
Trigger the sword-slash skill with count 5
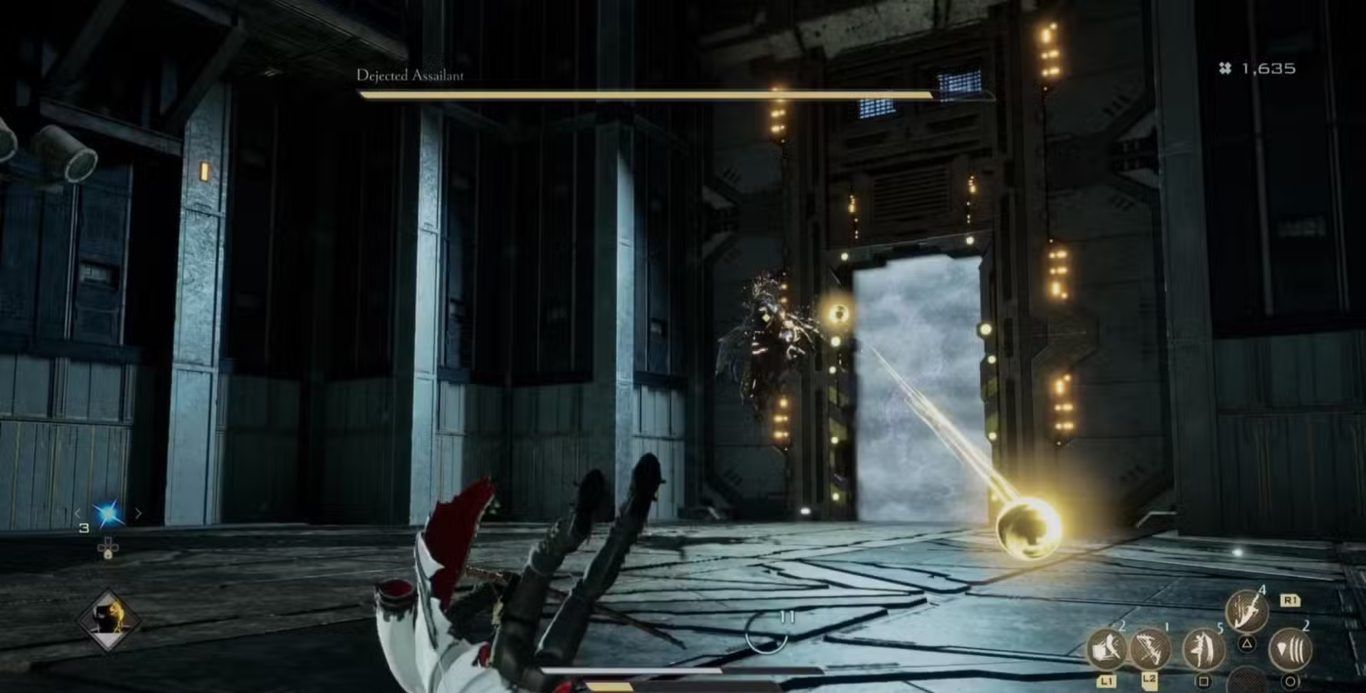(x=1203, y=649)
